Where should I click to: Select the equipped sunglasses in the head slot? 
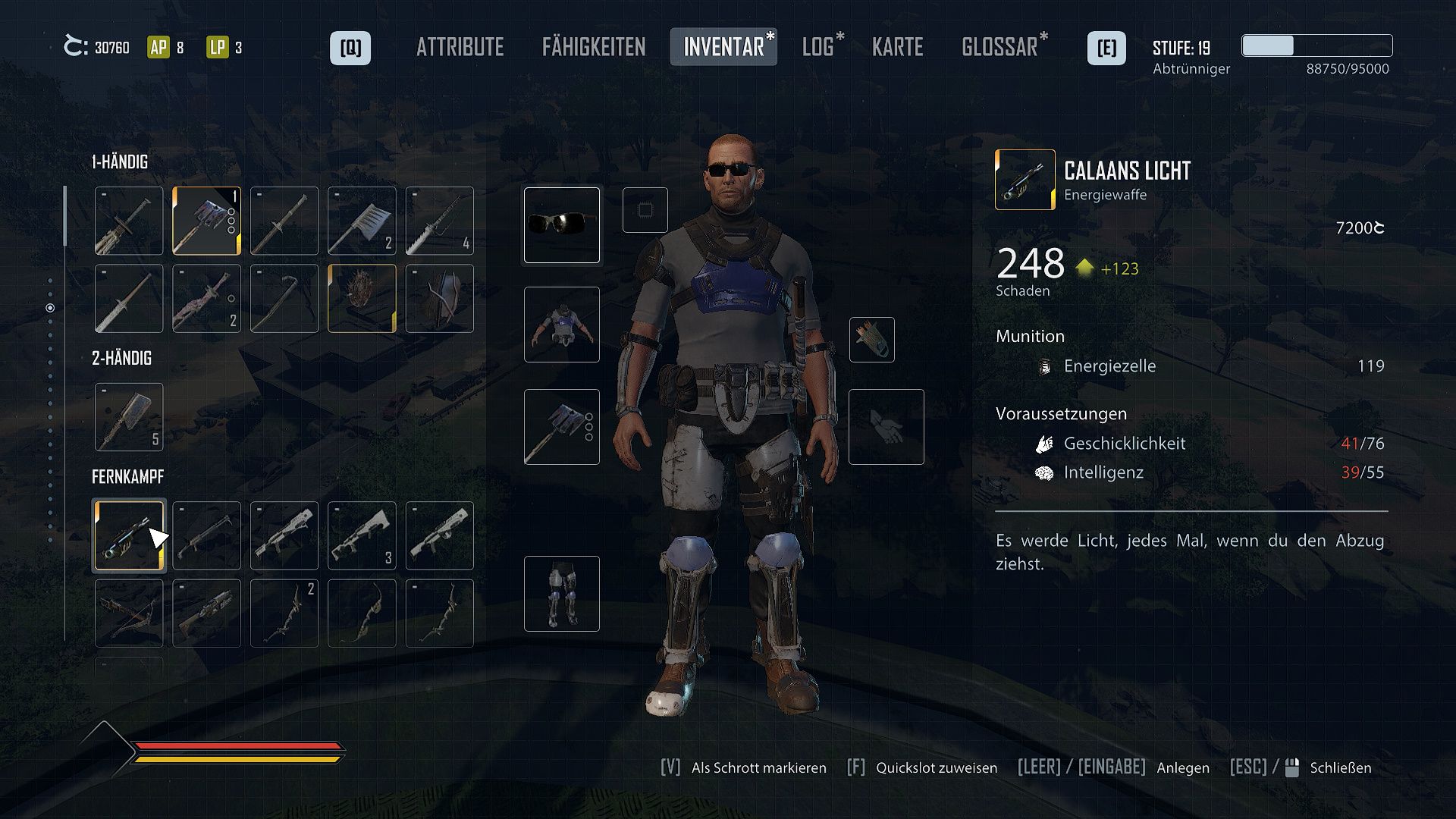pos(561,225)
